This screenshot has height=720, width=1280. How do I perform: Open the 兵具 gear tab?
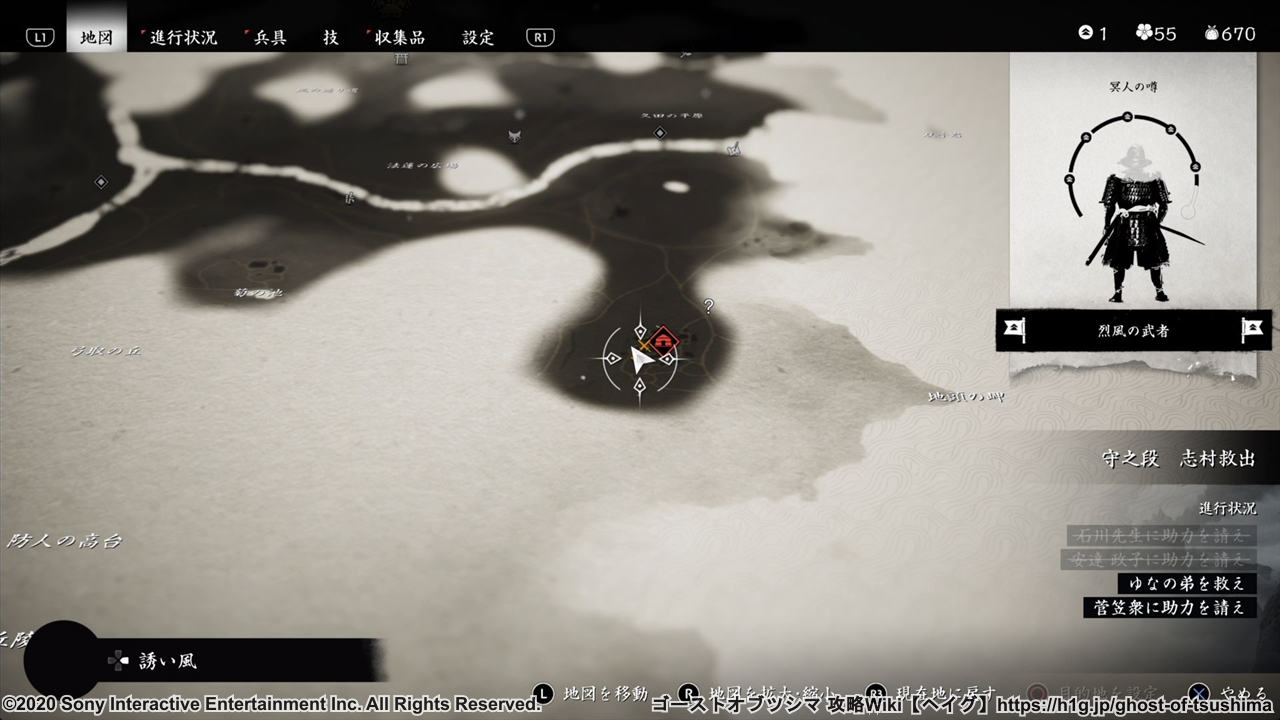(x=269, y=37)
